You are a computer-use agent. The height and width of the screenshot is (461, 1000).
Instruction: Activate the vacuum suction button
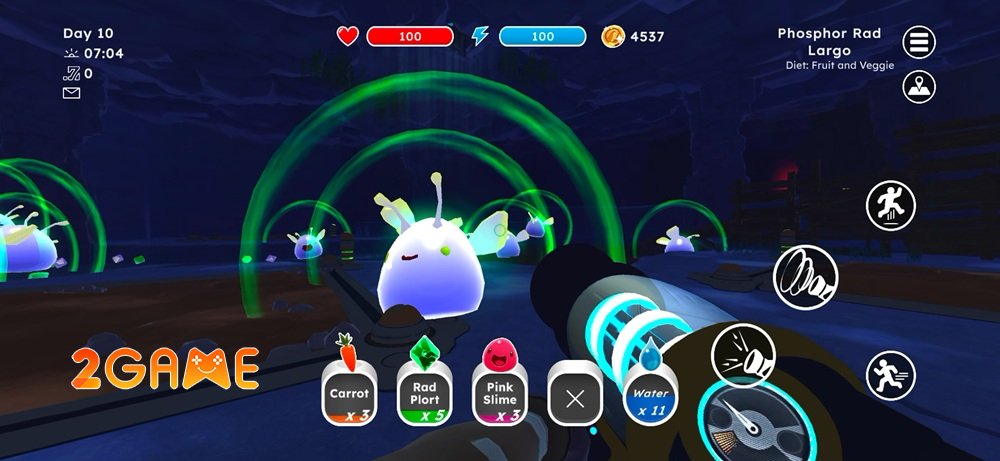[x=805, y=277]
